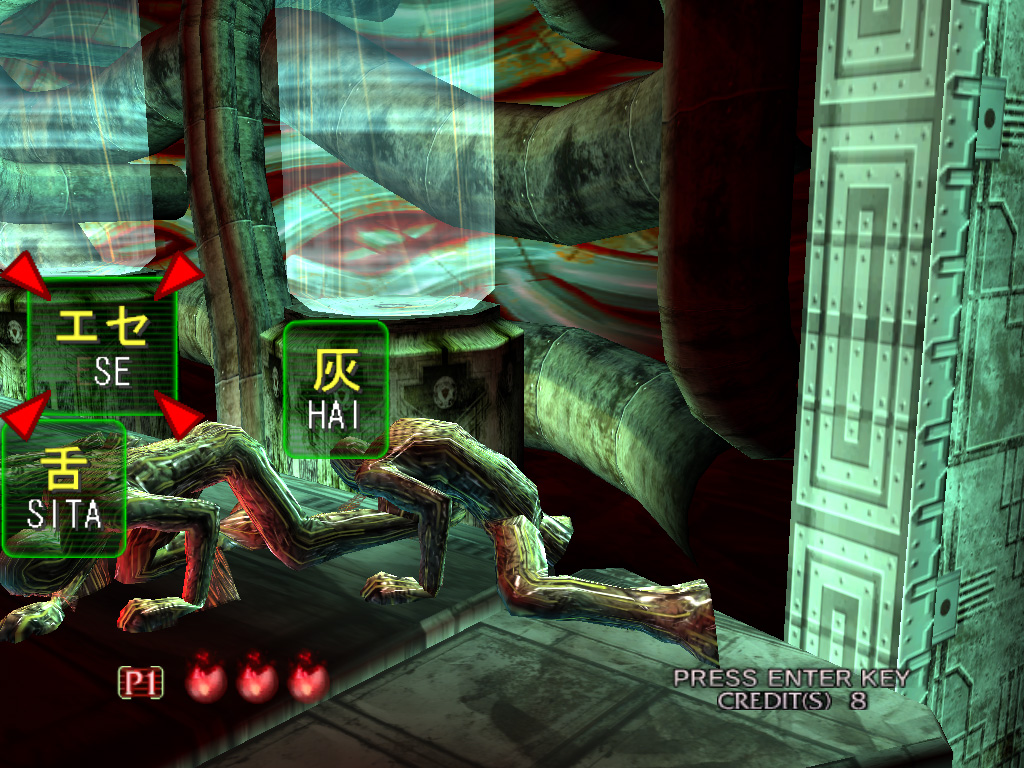This screenshot has height=768, width=1024.
Task: Pick the 舌 SITA word panel
Action: (x=64, y=489)
